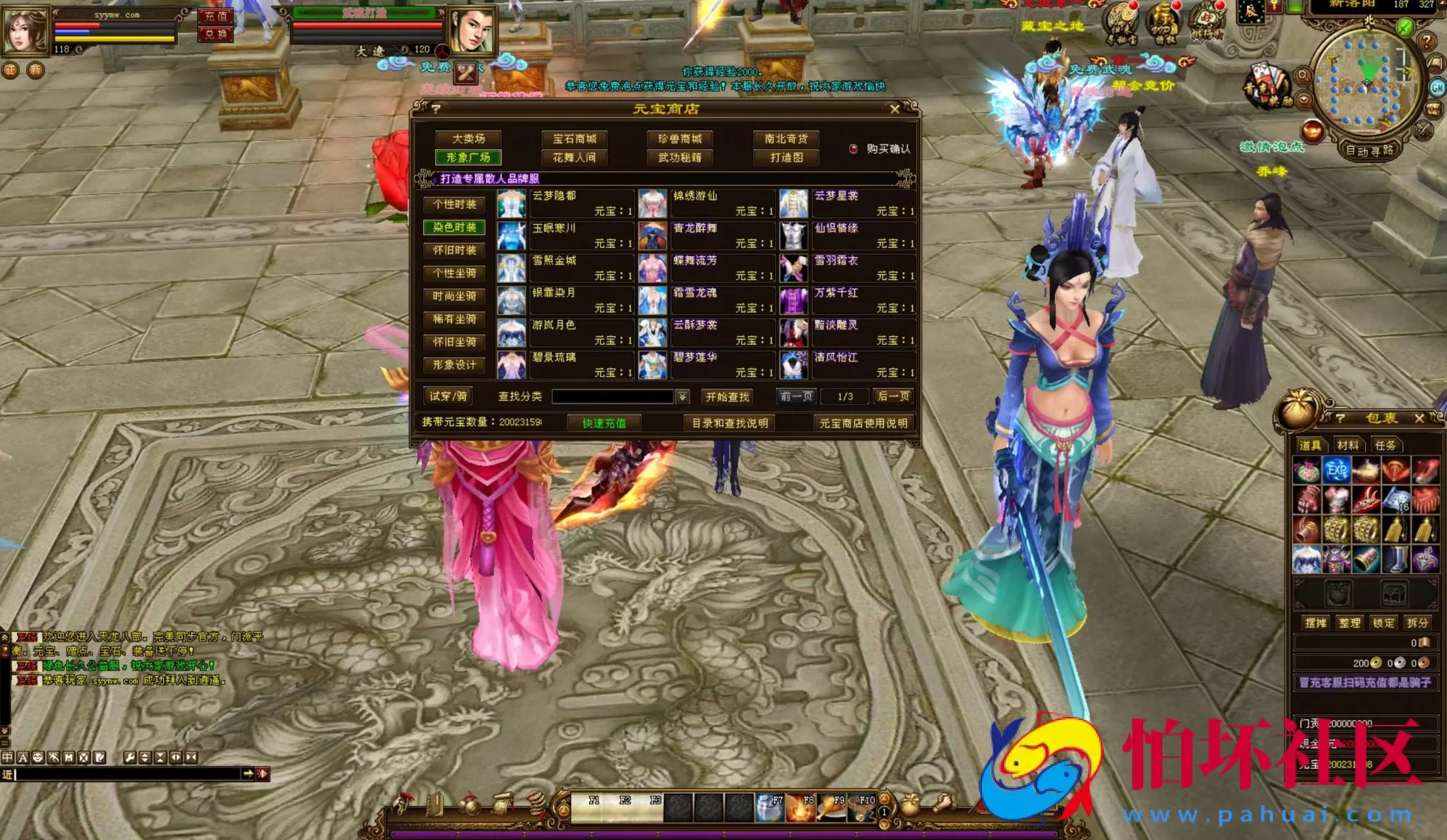The width and height of the screenshot is (1447, 840).
Task: Click the F7 cake skill icon on the action bar
Action: pos(770,808)
